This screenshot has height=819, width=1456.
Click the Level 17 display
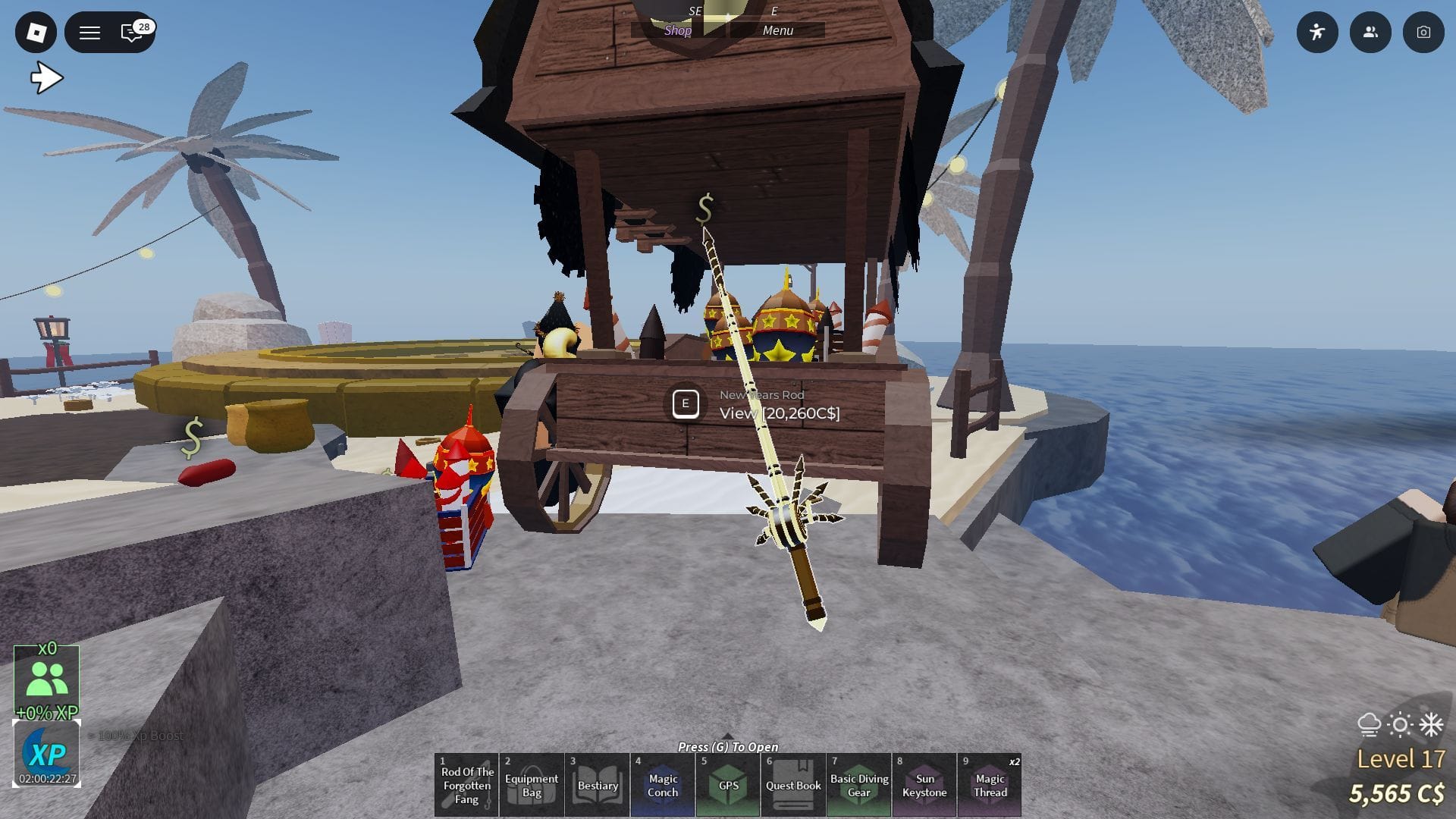click(x=1401, y=756)
